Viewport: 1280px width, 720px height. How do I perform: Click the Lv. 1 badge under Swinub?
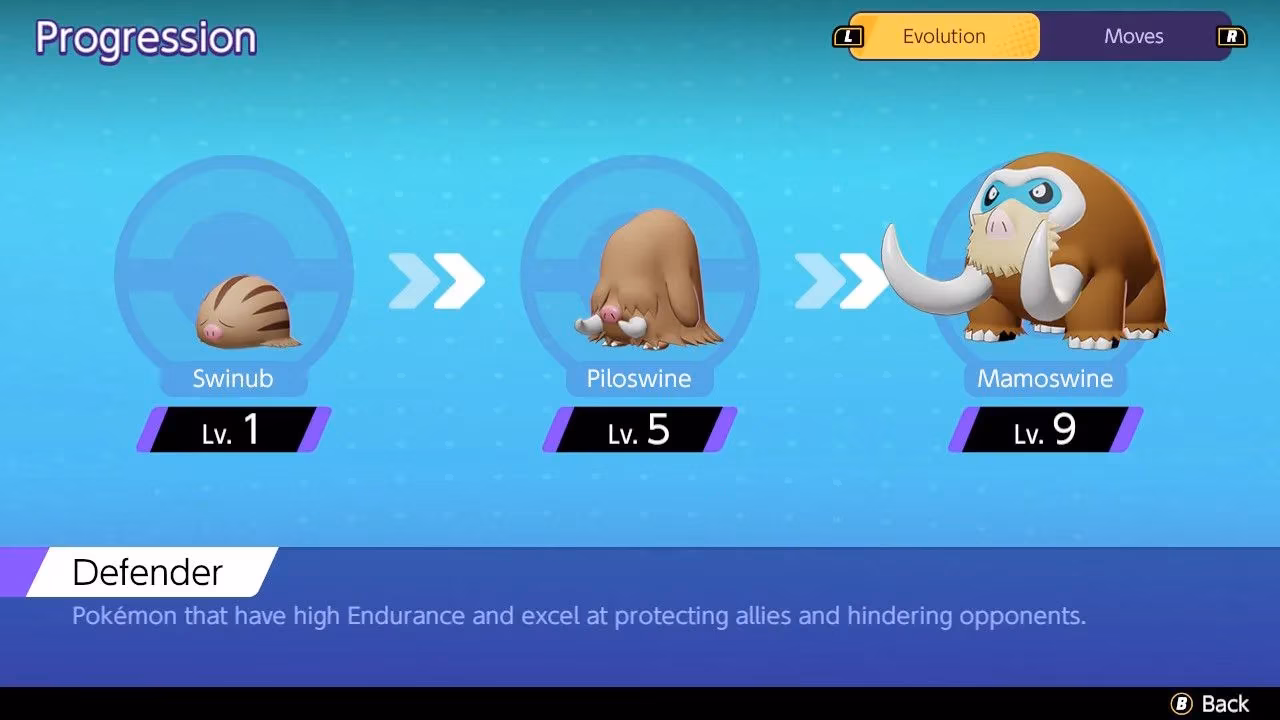[232, 431]
